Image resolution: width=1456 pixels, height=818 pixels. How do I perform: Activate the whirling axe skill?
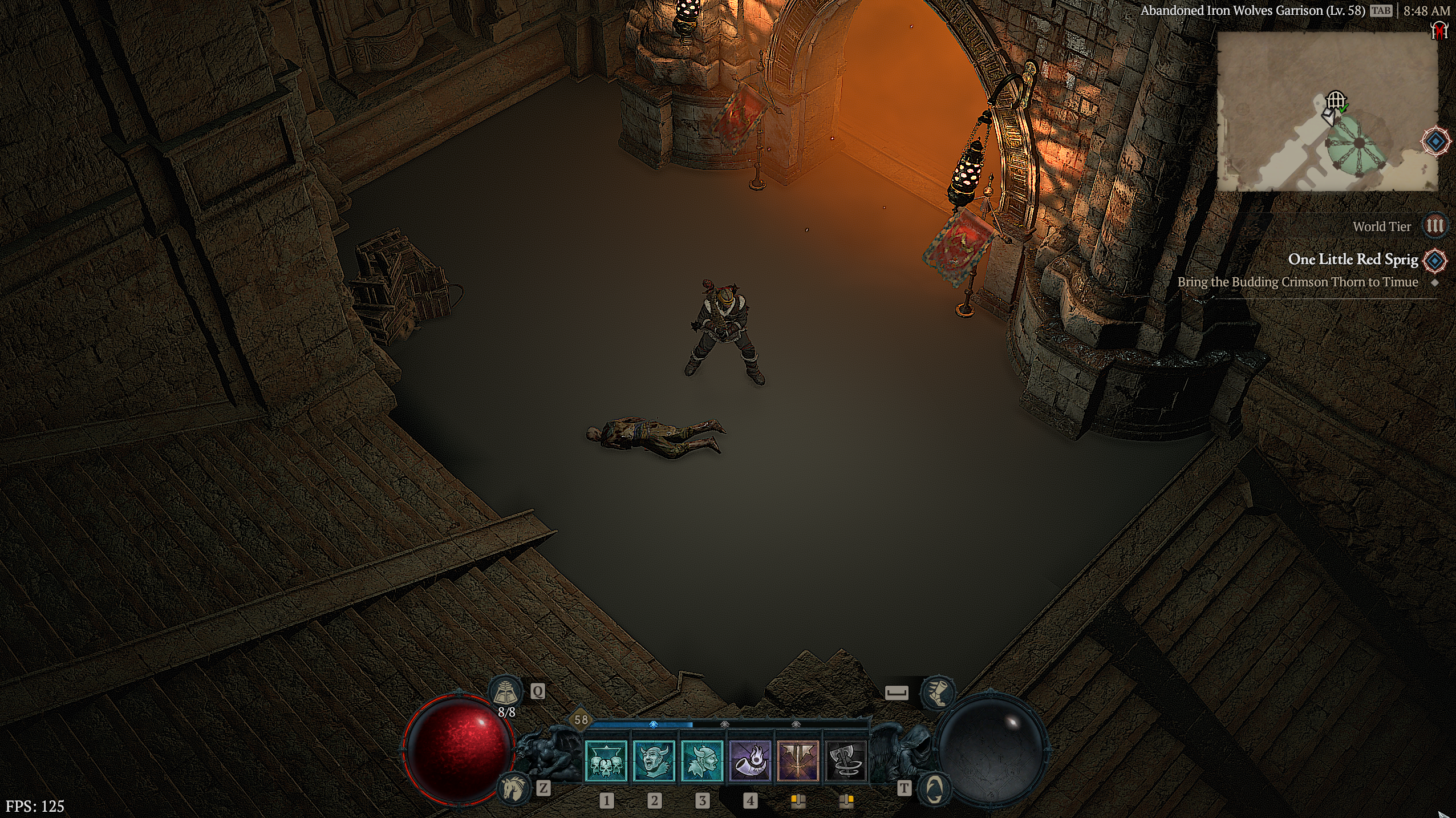point(846,761)
